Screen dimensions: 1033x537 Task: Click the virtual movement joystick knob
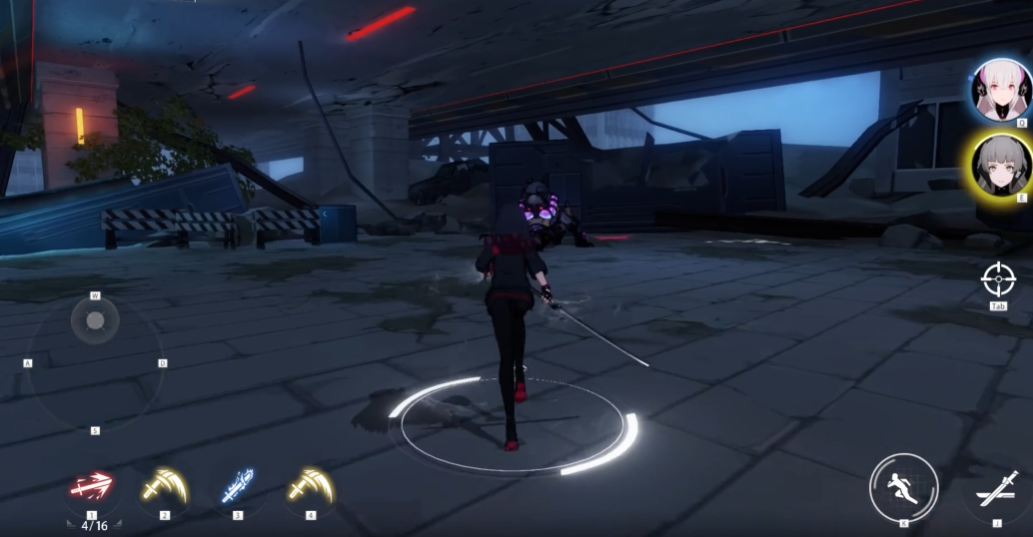tap(95, 321)
